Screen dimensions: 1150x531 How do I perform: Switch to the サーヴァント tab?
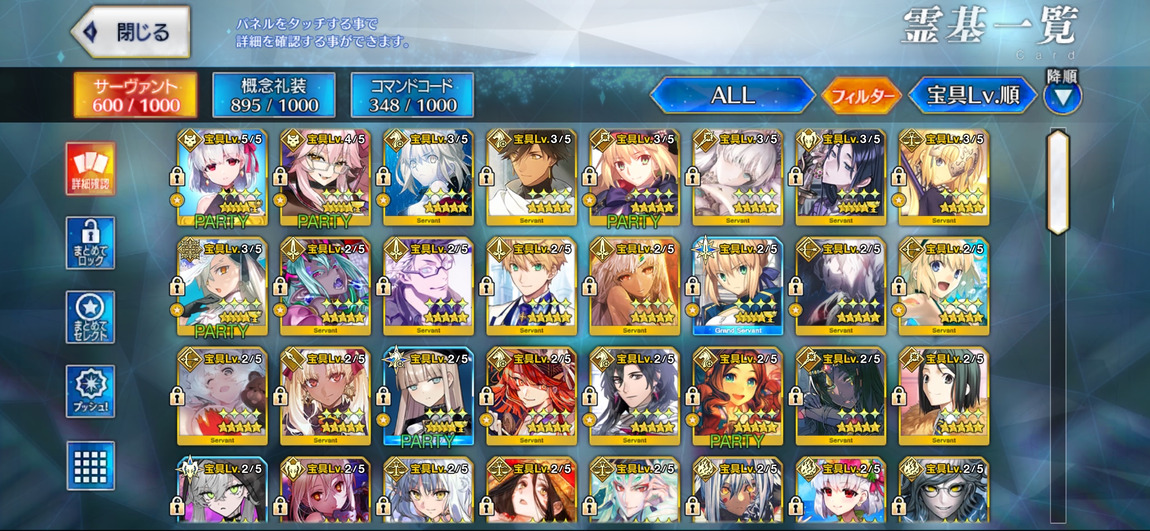pyautogui.click(x=136, y=95)
